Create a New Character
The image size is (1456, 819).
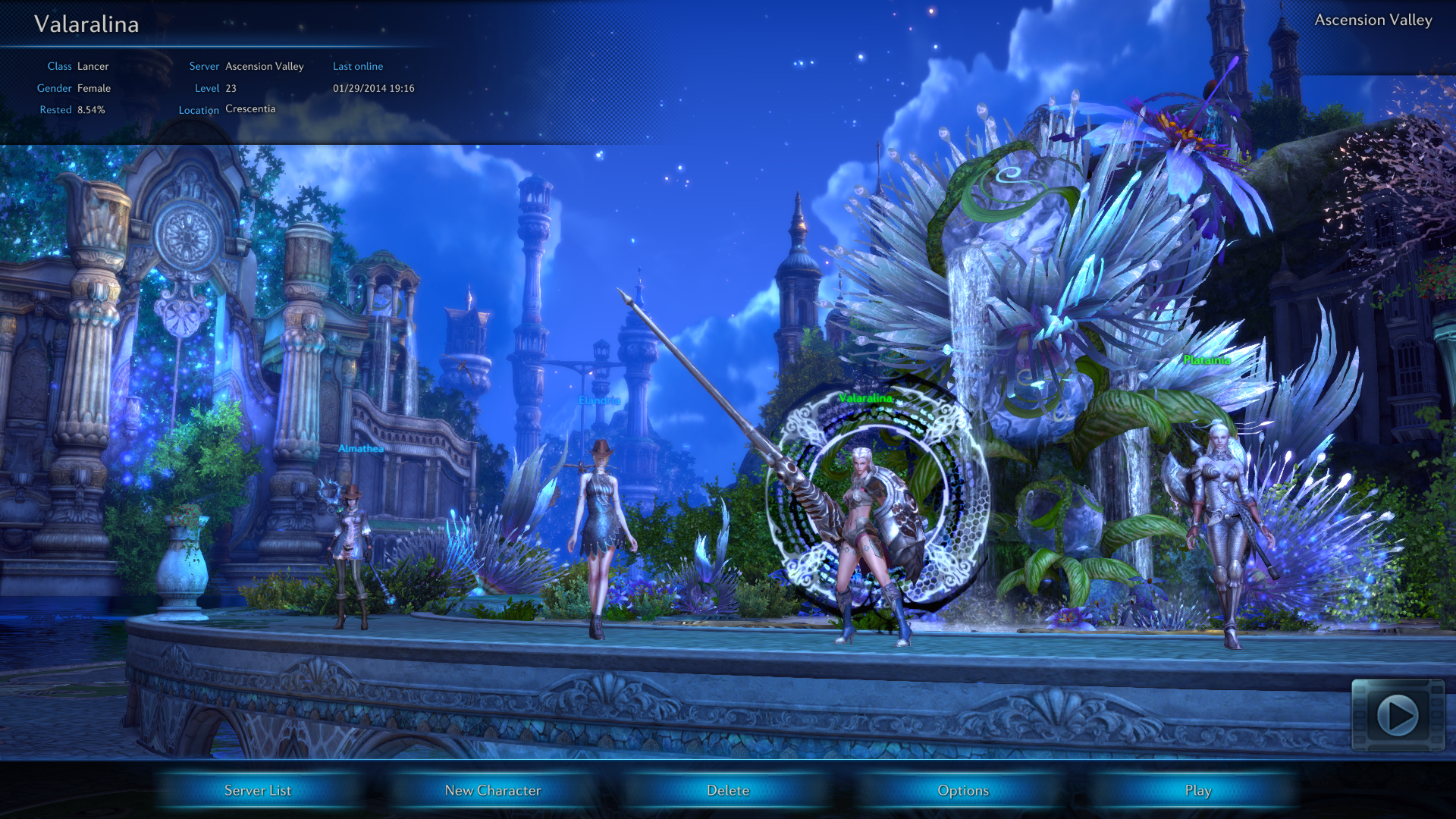click(493, 790)
